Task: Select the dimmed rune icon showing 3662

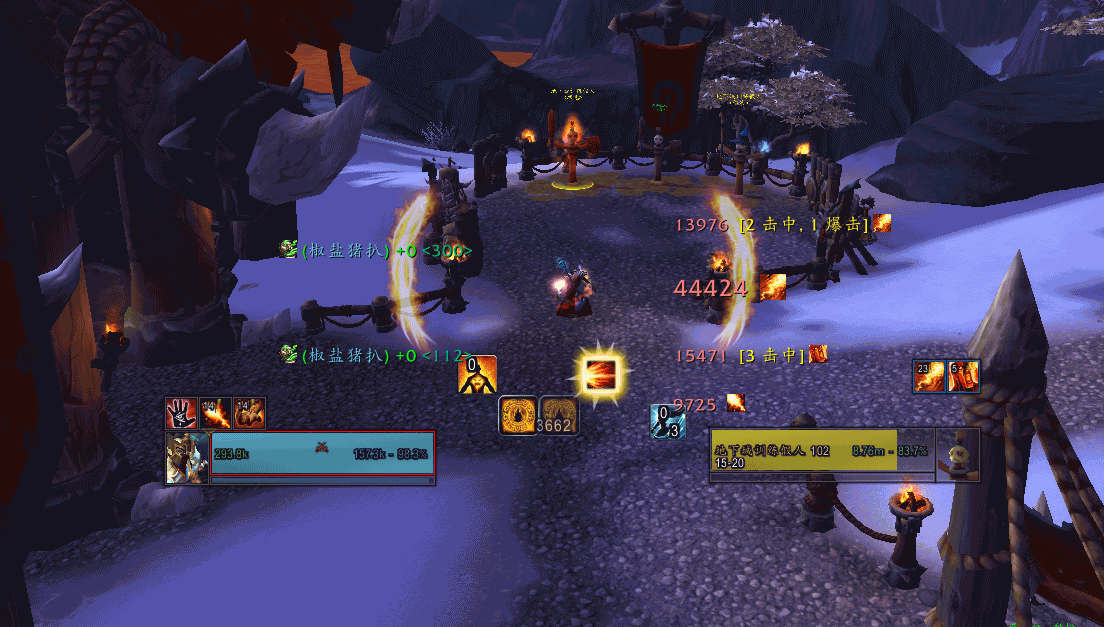Action: tap(558, 415)
